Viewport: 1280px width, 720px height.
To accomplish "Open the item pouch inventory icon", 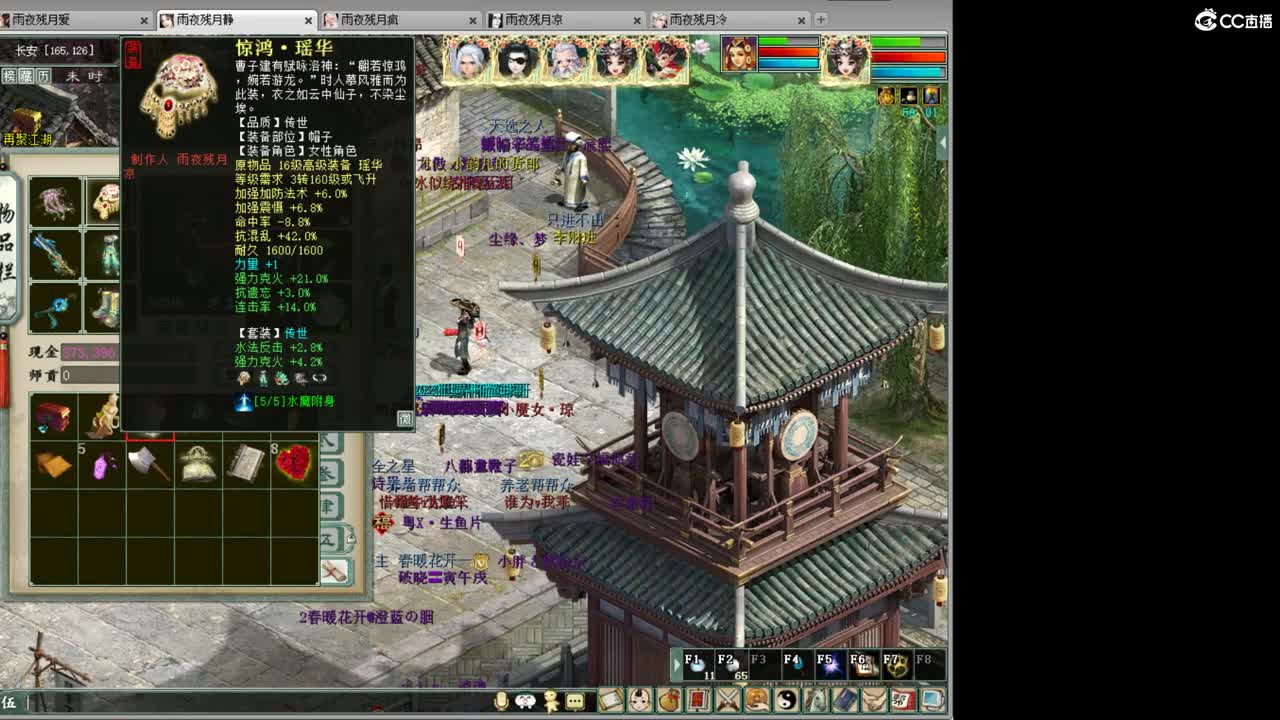I will point(665,700).
